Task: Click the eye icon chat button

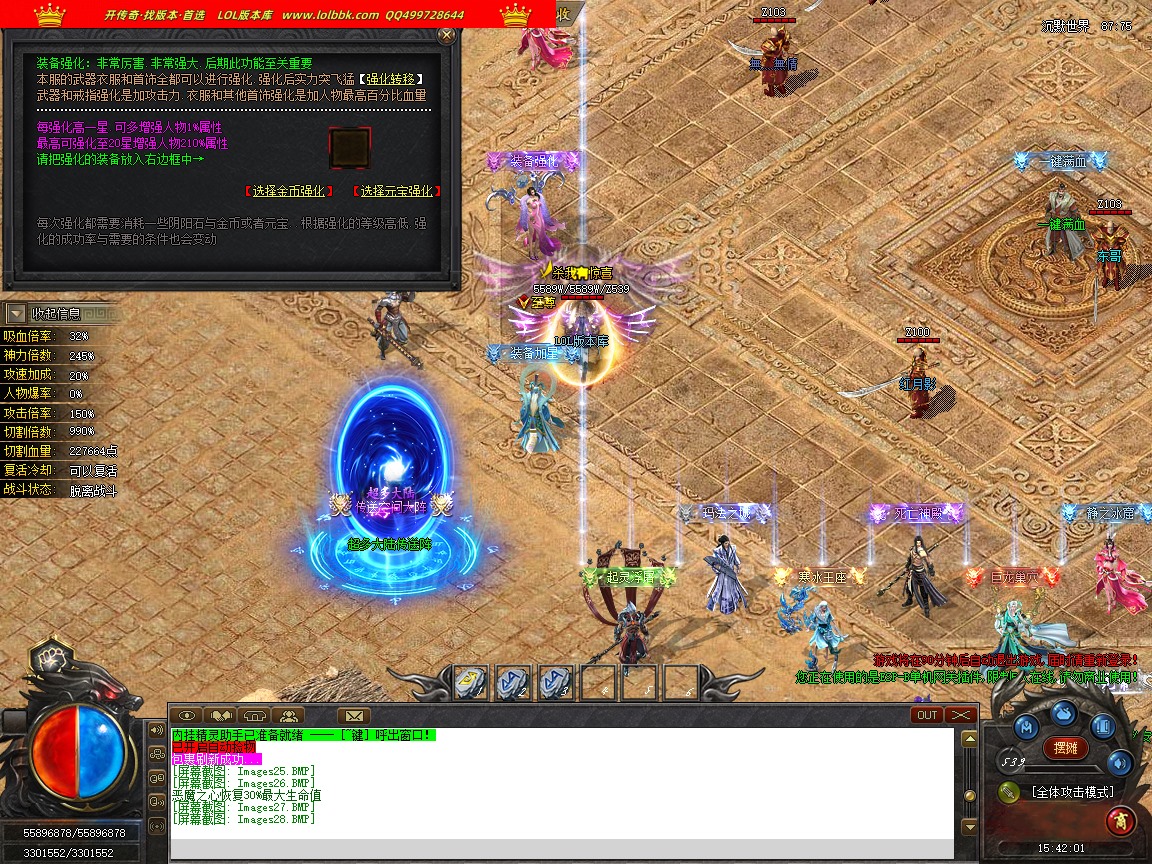Action: (186, 715)
